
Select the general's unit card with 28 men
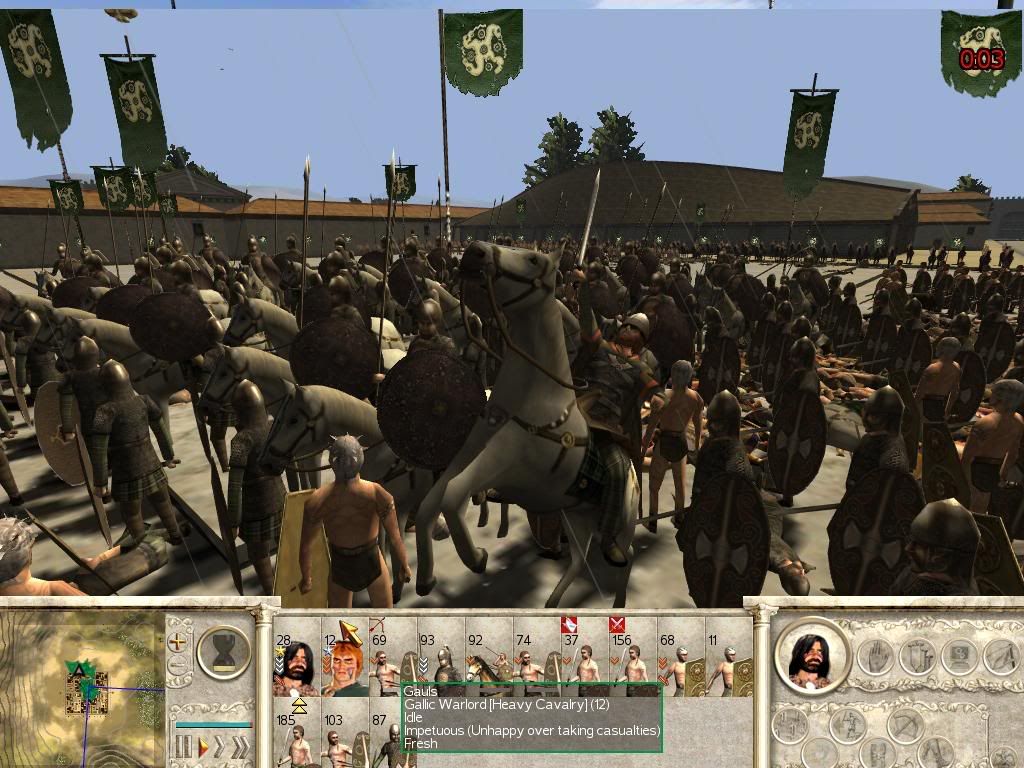[x=295, y=660]
